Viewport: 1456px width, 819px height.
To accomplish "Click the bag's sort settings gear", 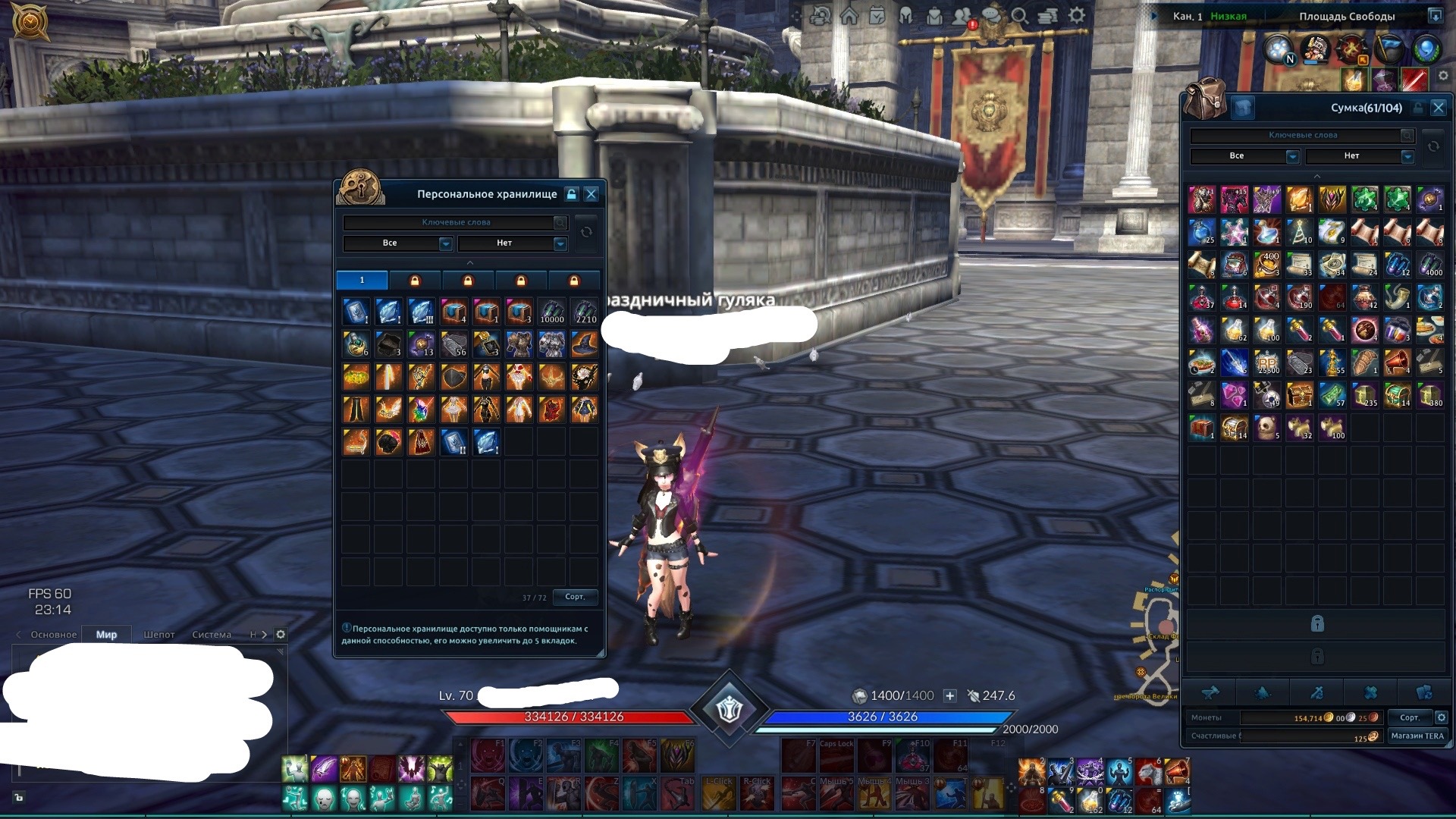I will tap(1442, 717).
